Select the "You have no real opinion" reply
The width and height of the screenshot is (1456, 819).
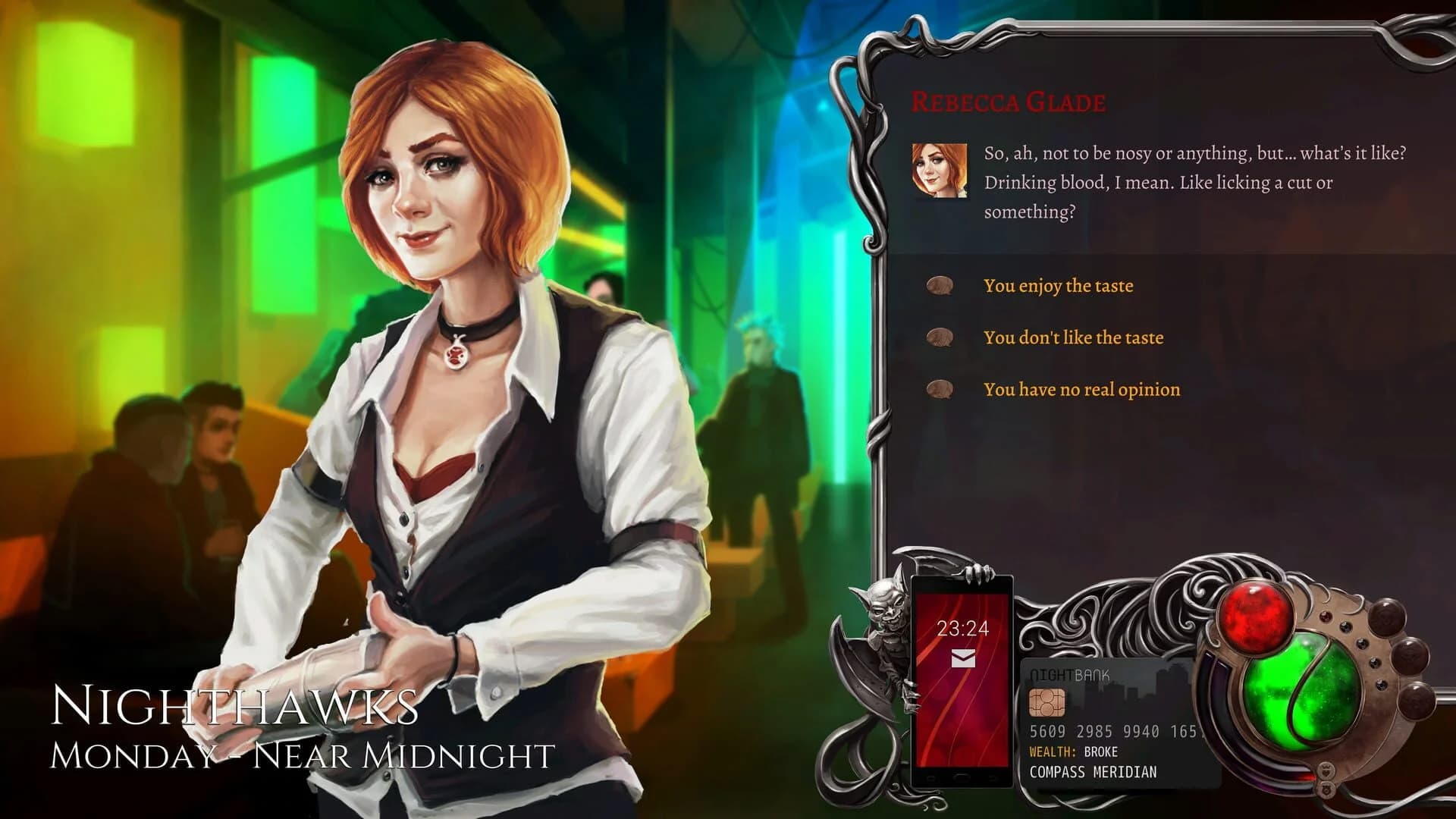tap(1082, 389)
